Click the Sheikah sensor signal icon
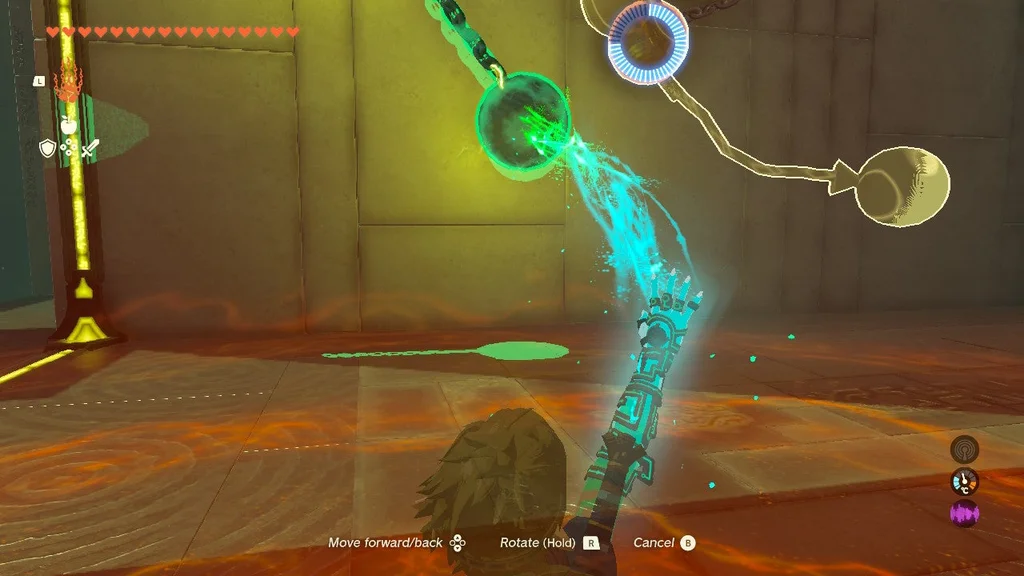Screen dimensions: 1024x576 (x=964, y=450)
